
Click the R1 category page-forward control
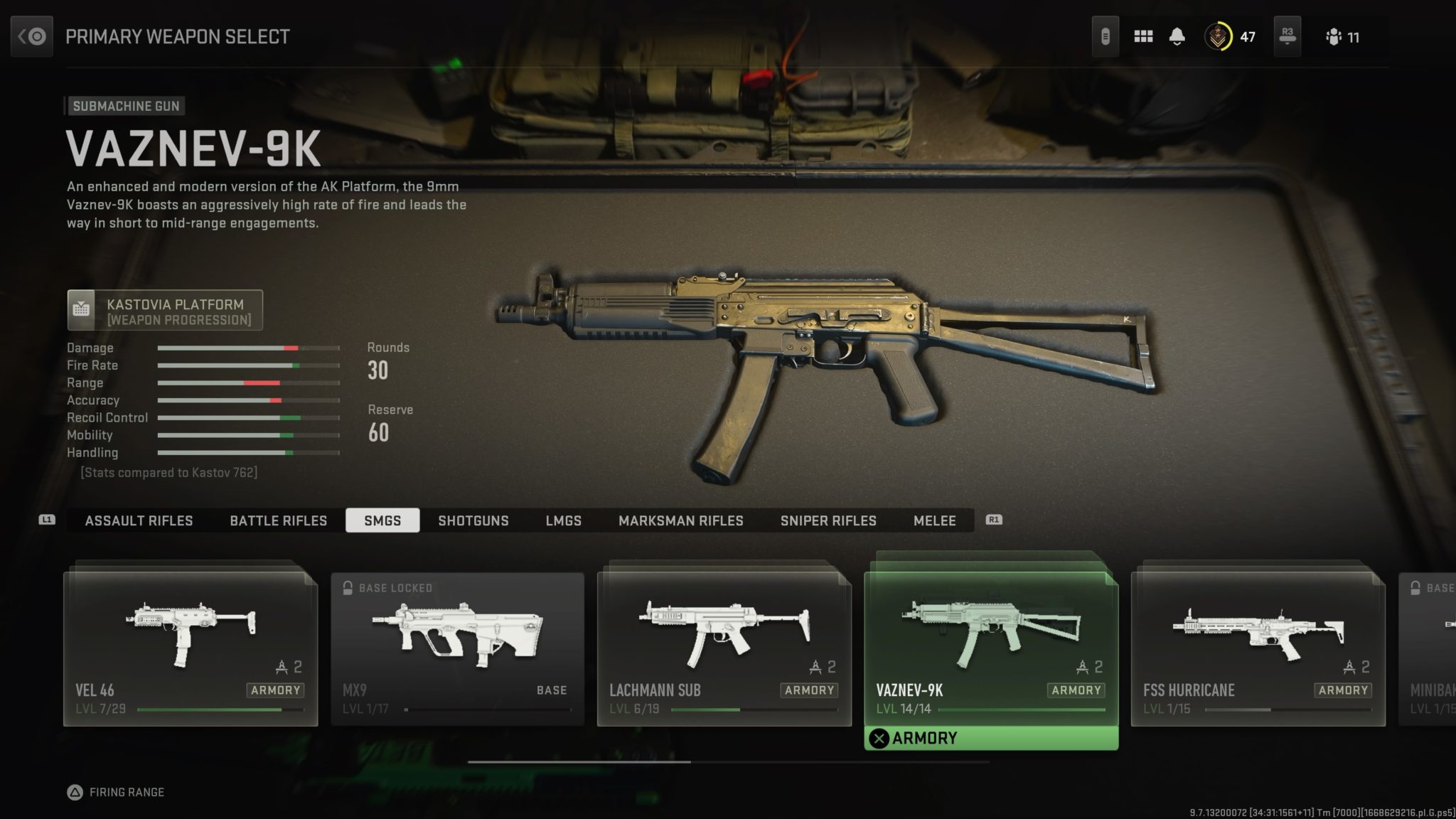coord(993,520)
